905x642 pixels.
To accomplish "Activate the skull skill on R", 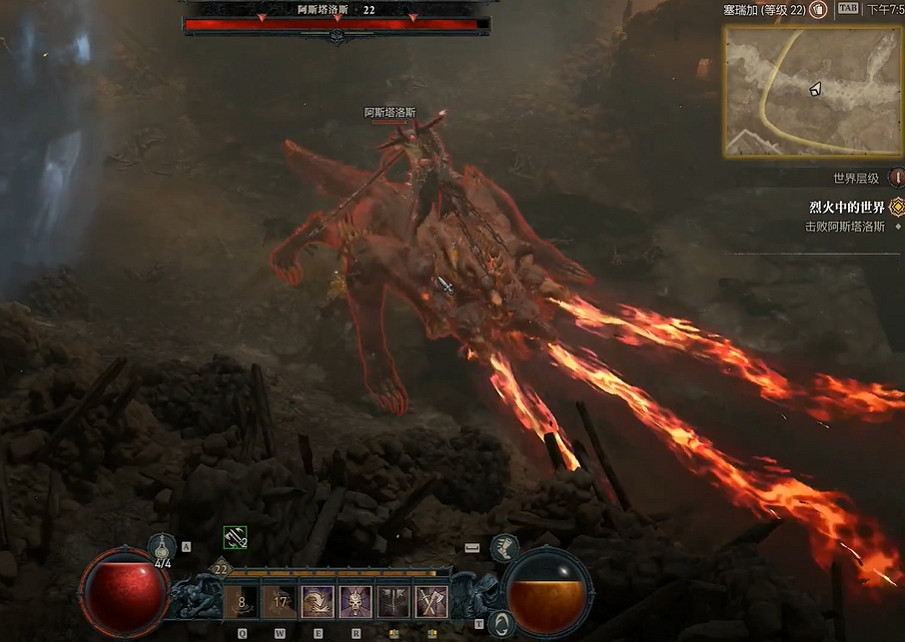I will 355,602.
